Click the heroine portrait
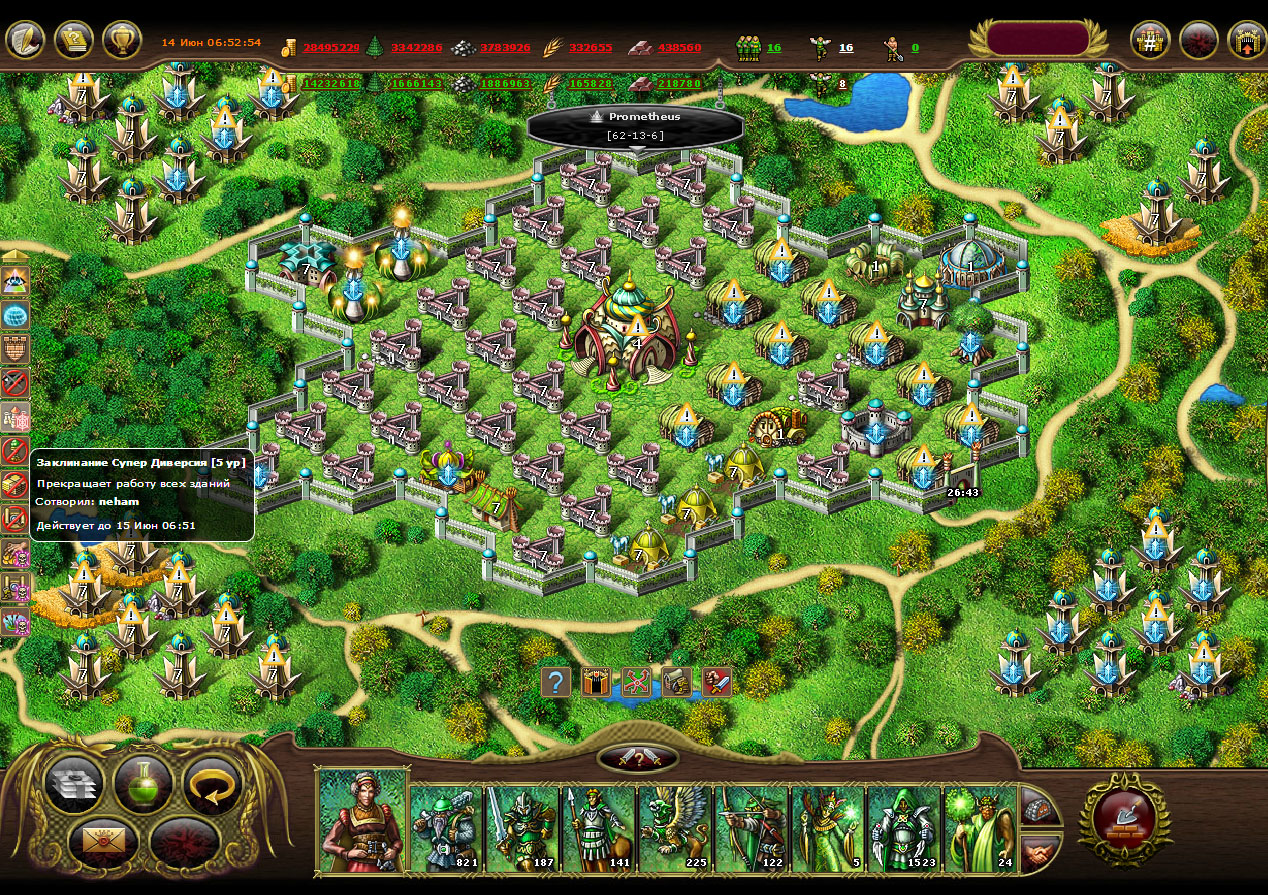Viewport: 1268px width, 895px height. pos(362,820)
